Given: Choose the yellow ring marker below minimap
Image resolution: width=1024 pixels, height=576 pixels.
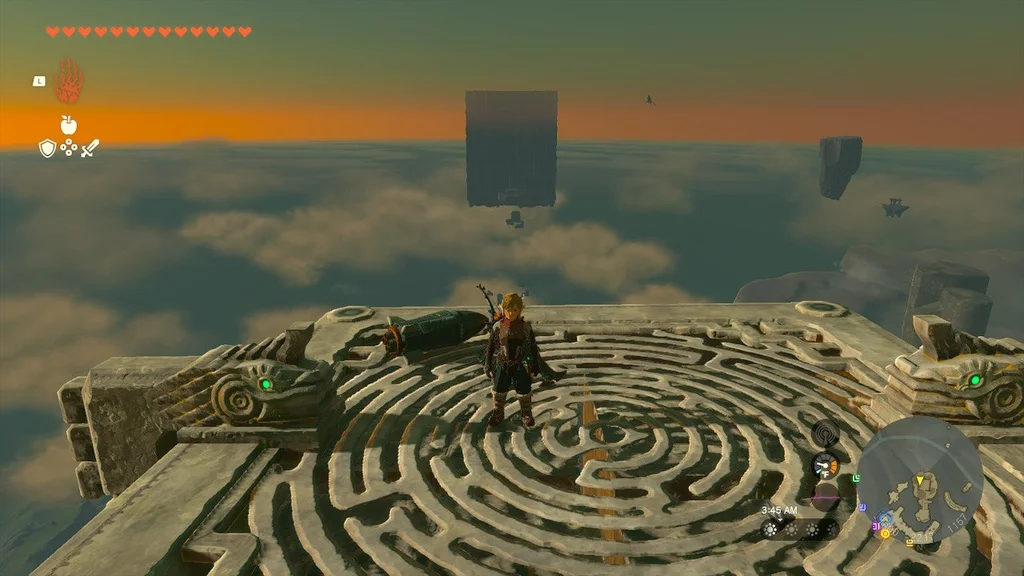Looking at the screenshot, I should pyautogui.click(x=885, y=534).
